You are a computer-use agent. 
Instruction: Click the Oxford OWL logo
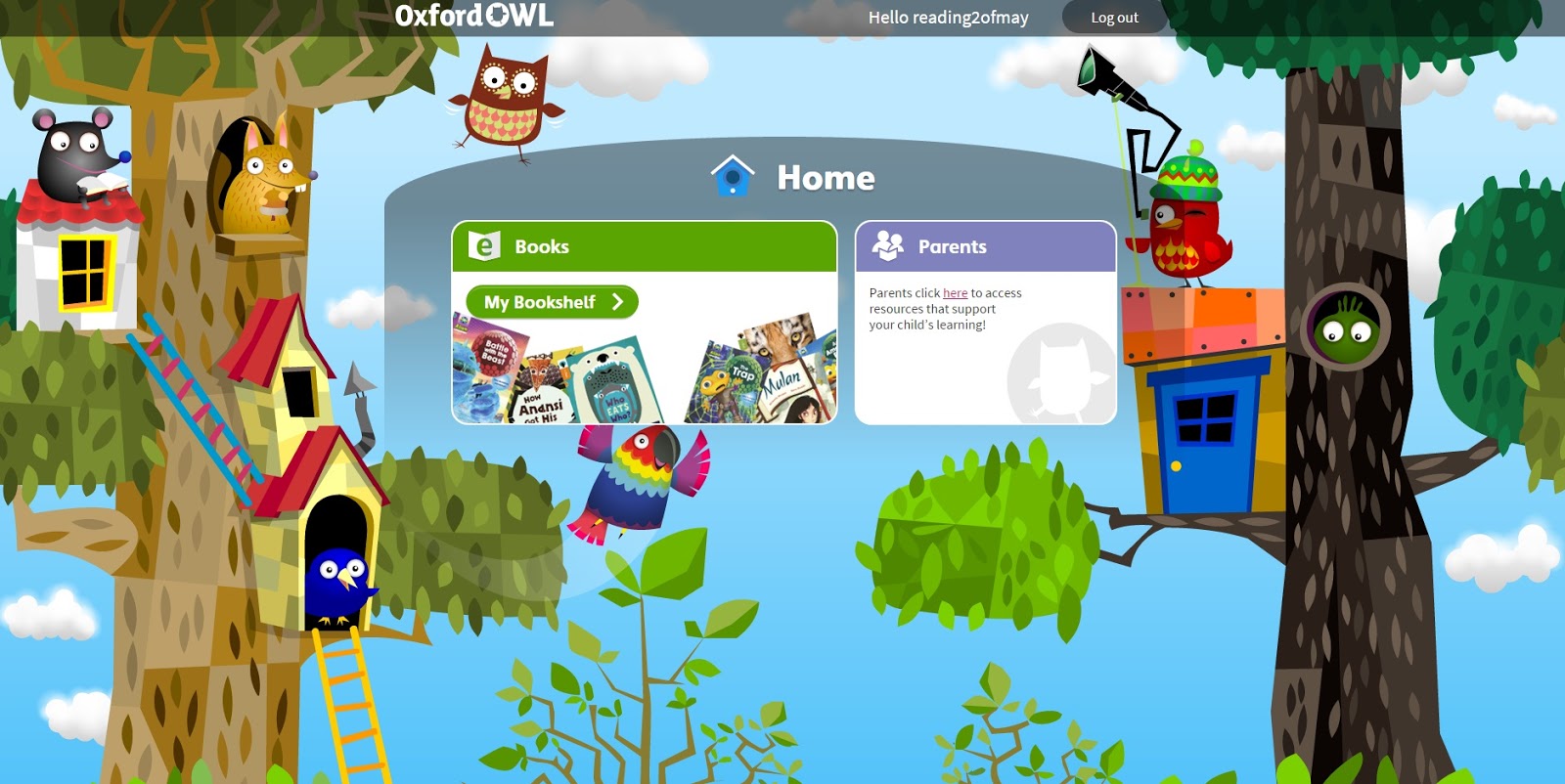[473, 16]
